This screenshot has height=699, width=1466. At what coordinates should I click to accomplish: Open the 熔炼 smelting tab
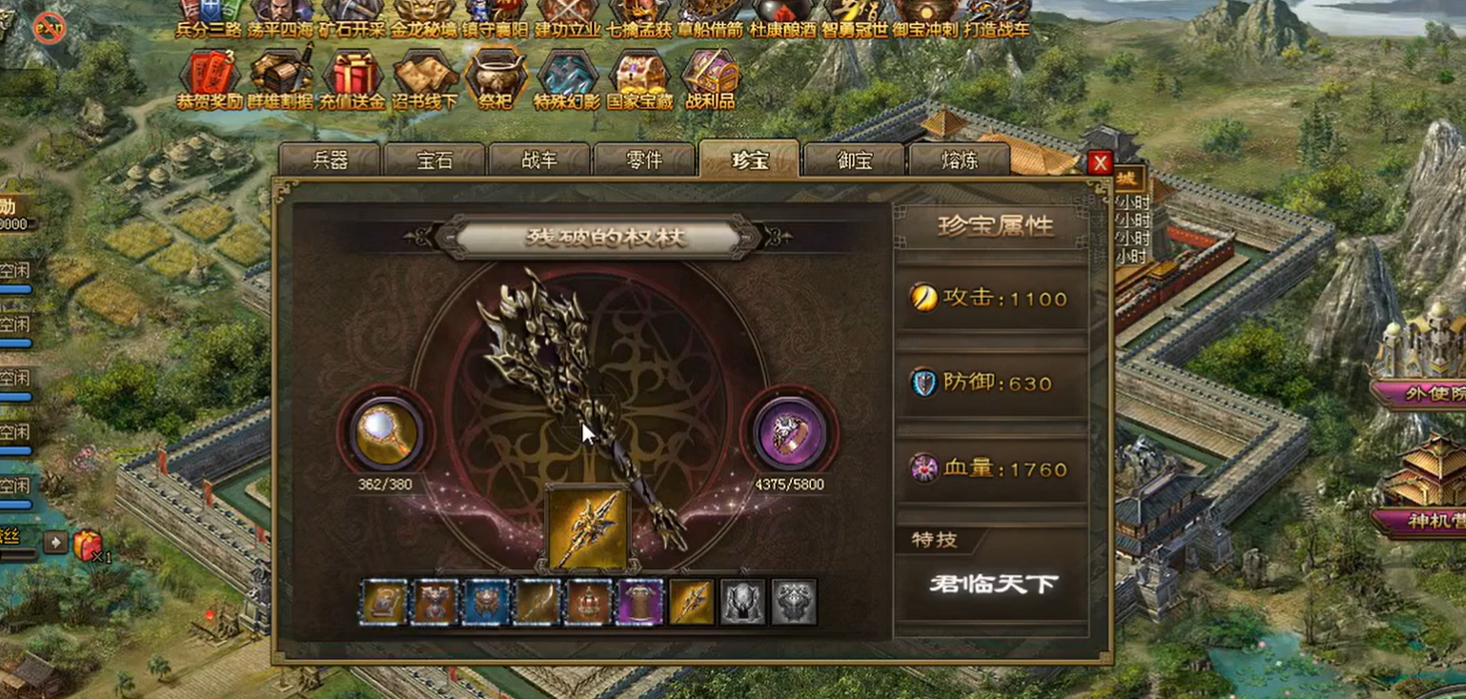click(959, 161)
